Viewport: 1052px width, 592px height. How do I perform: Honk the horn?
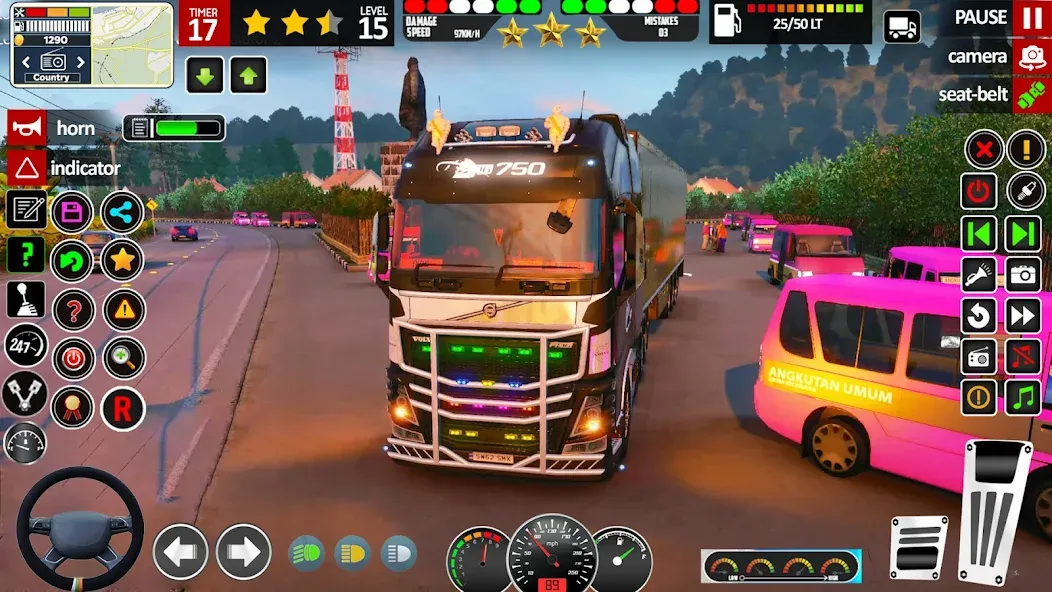(27, 128)
